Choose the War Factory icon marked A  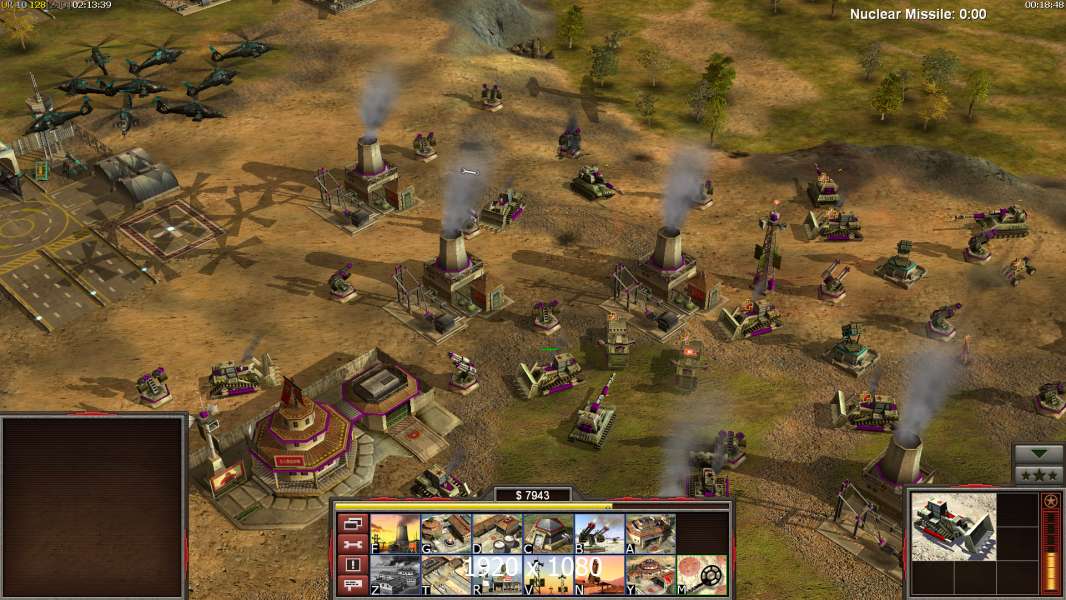[650, 533]
